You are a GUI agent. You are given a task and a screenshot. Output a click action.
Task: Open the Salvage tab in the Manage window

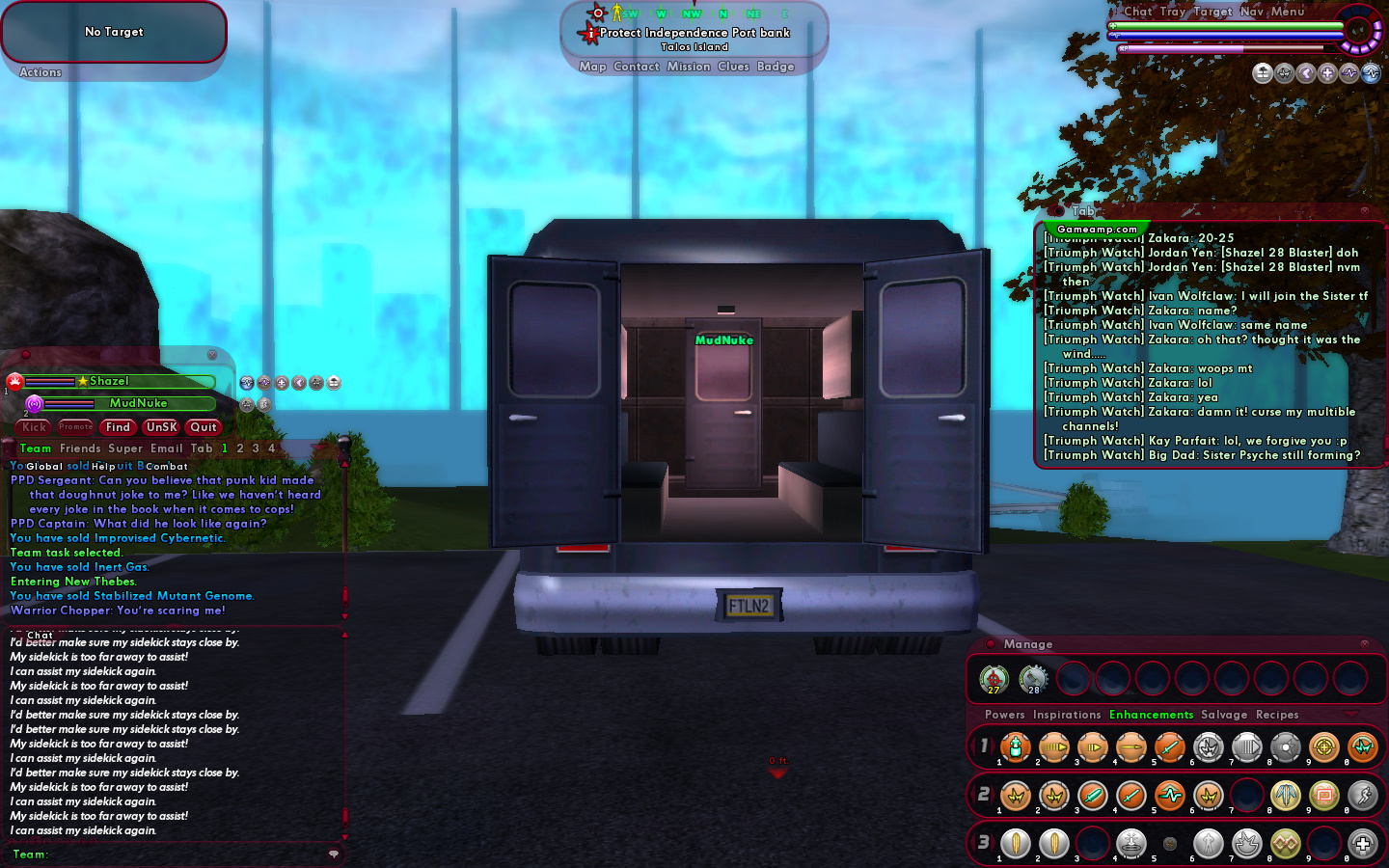(x=1224, y=715)
